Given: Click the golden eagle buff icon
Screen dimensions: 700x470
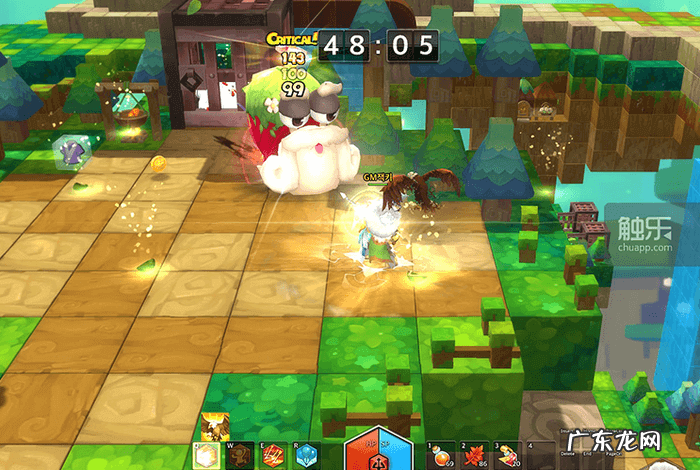Looking at the screenshot, I should (x=211, y=427).
